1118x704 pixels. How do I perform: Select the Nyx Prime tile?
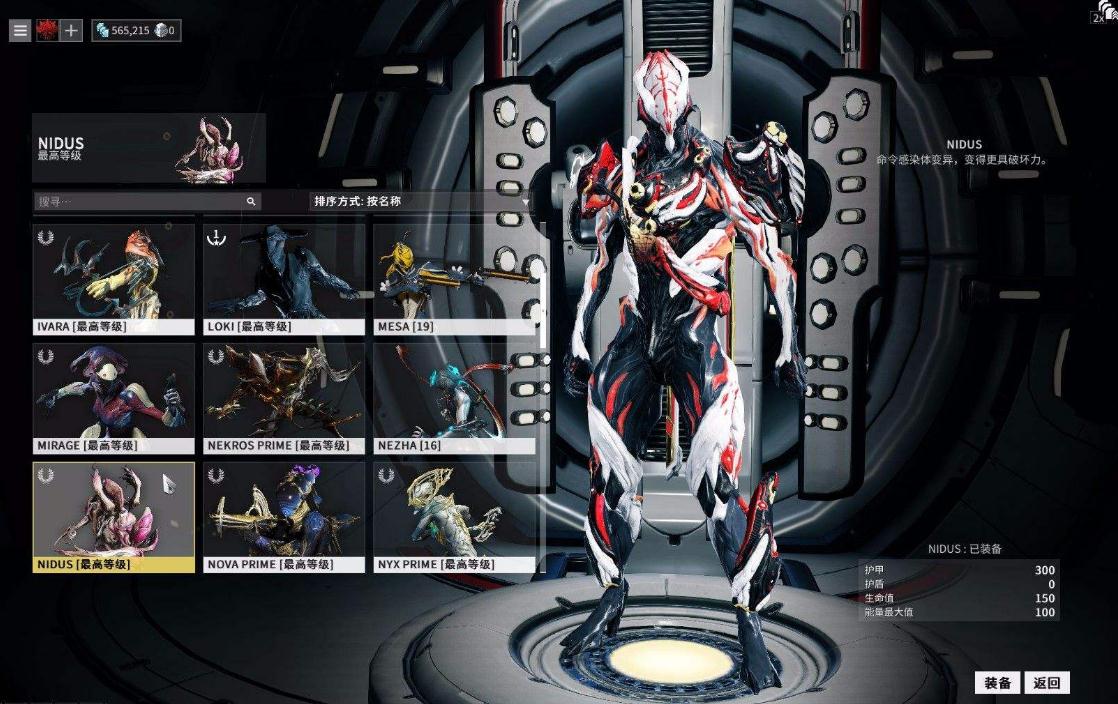tap(454, 516)
